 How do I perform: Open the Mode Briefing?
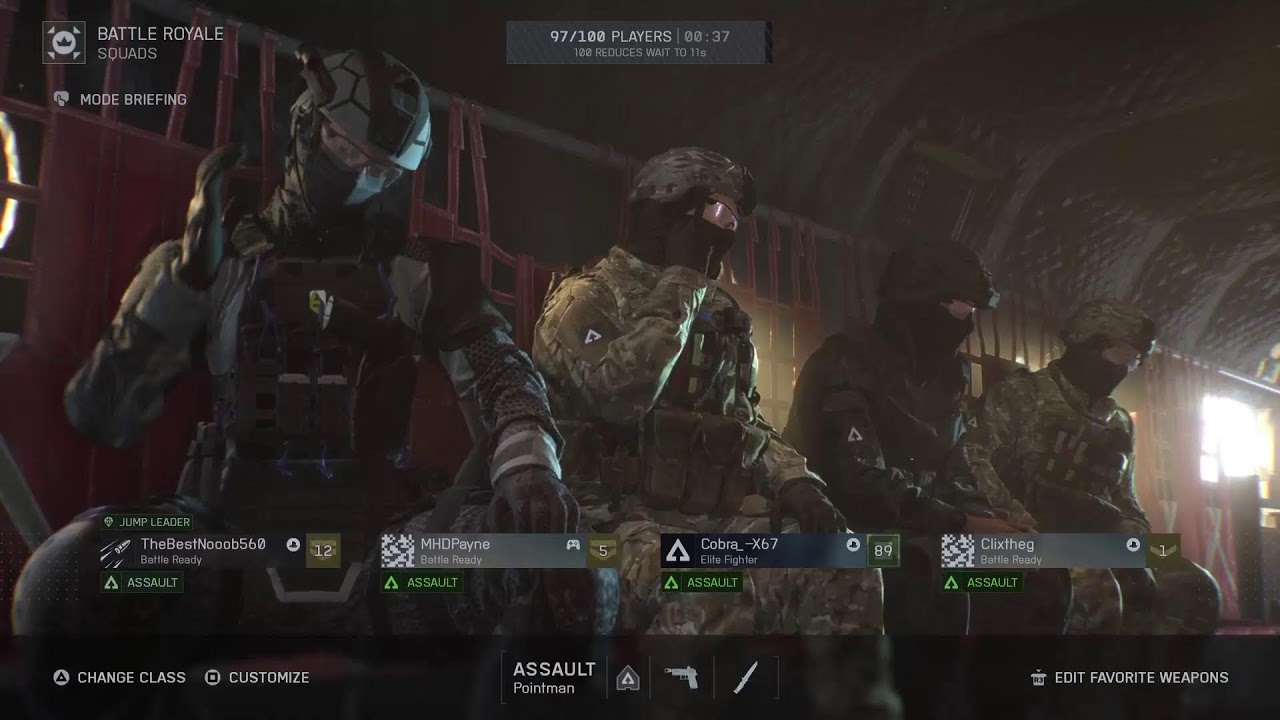tap(120, 99)
